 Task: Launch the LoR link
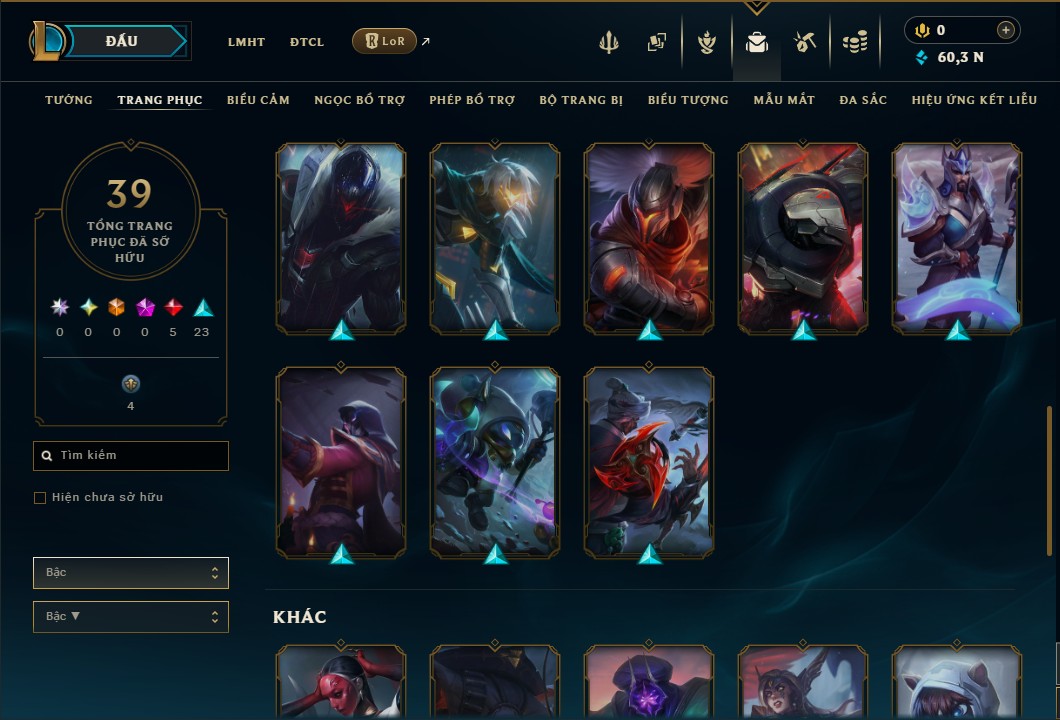pos(385,41)
